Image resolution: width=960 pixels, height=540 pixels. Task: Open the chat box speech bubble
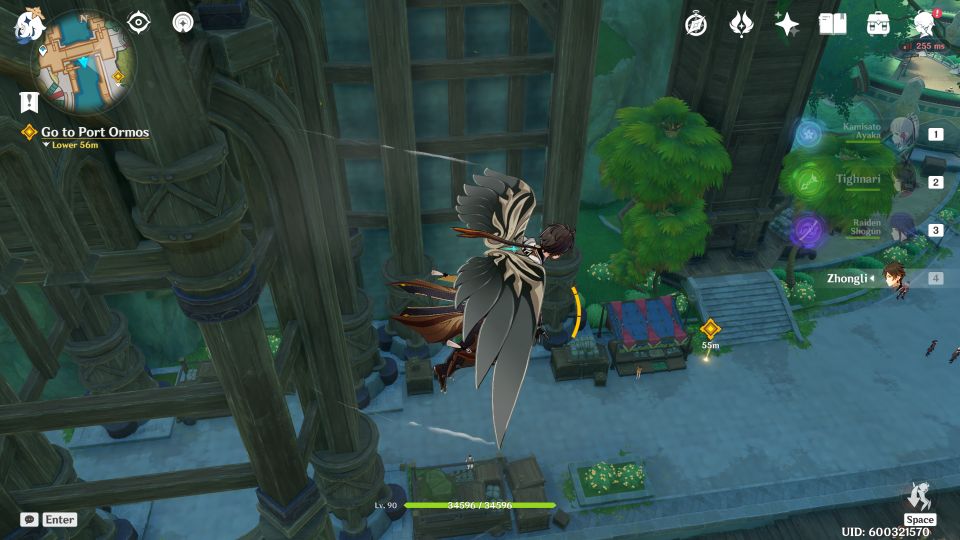click(29, 519)
